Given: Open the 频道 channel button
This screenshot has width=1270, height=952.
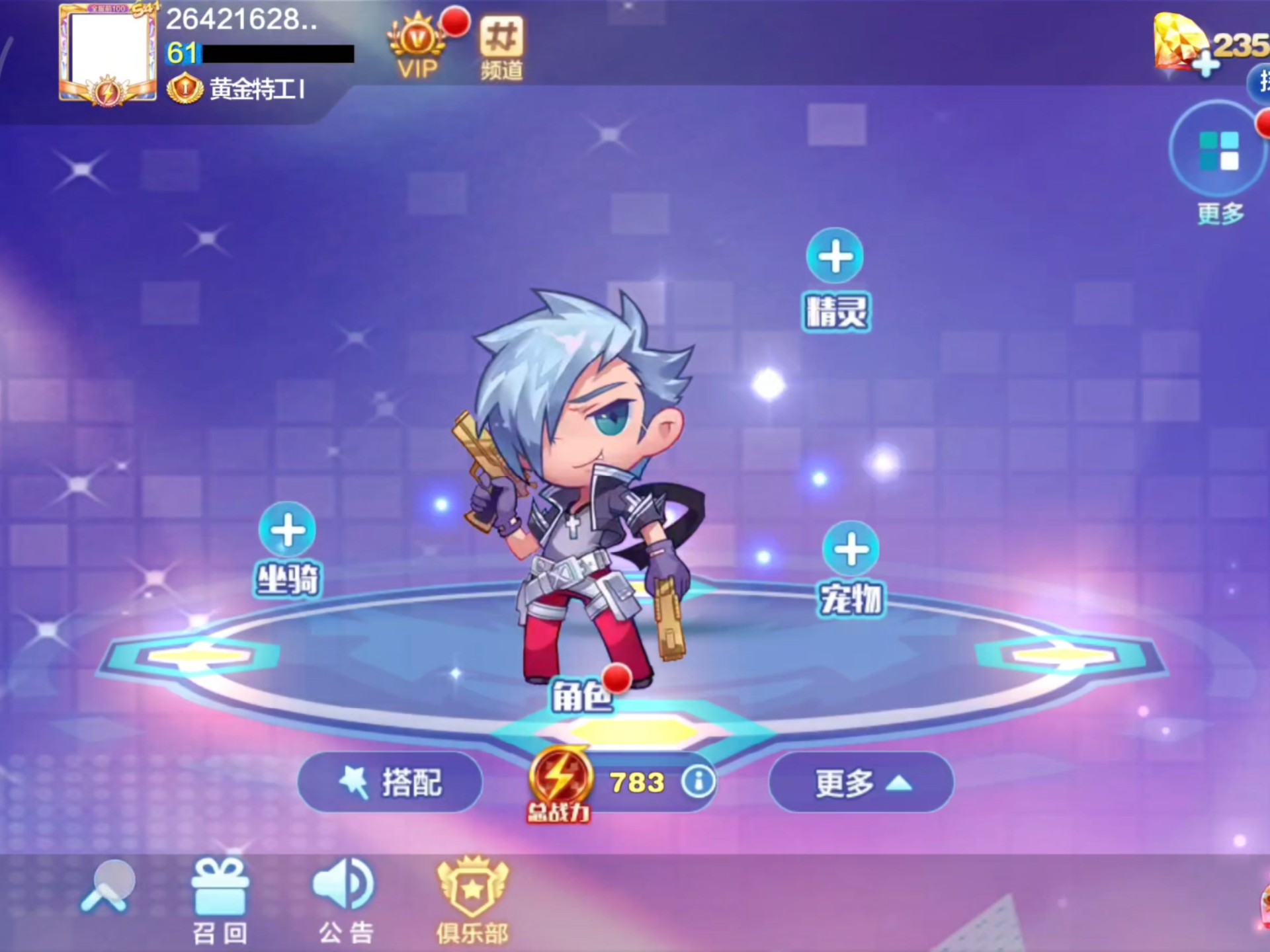Looking at the screenshot, I should tap(501, 48).
